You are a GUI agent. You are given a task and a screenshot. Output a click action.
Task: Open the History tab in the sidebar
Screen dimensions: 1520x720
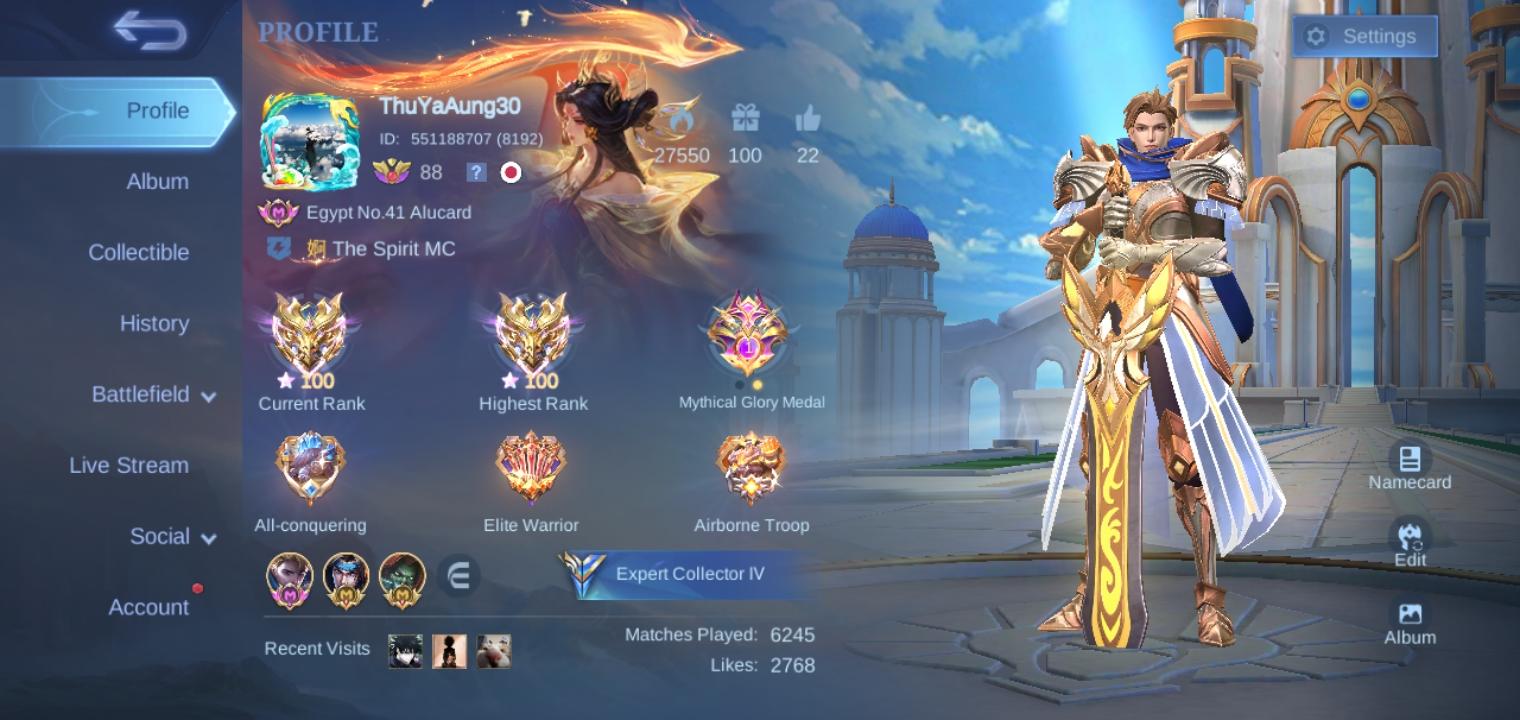tap(154, 324)
